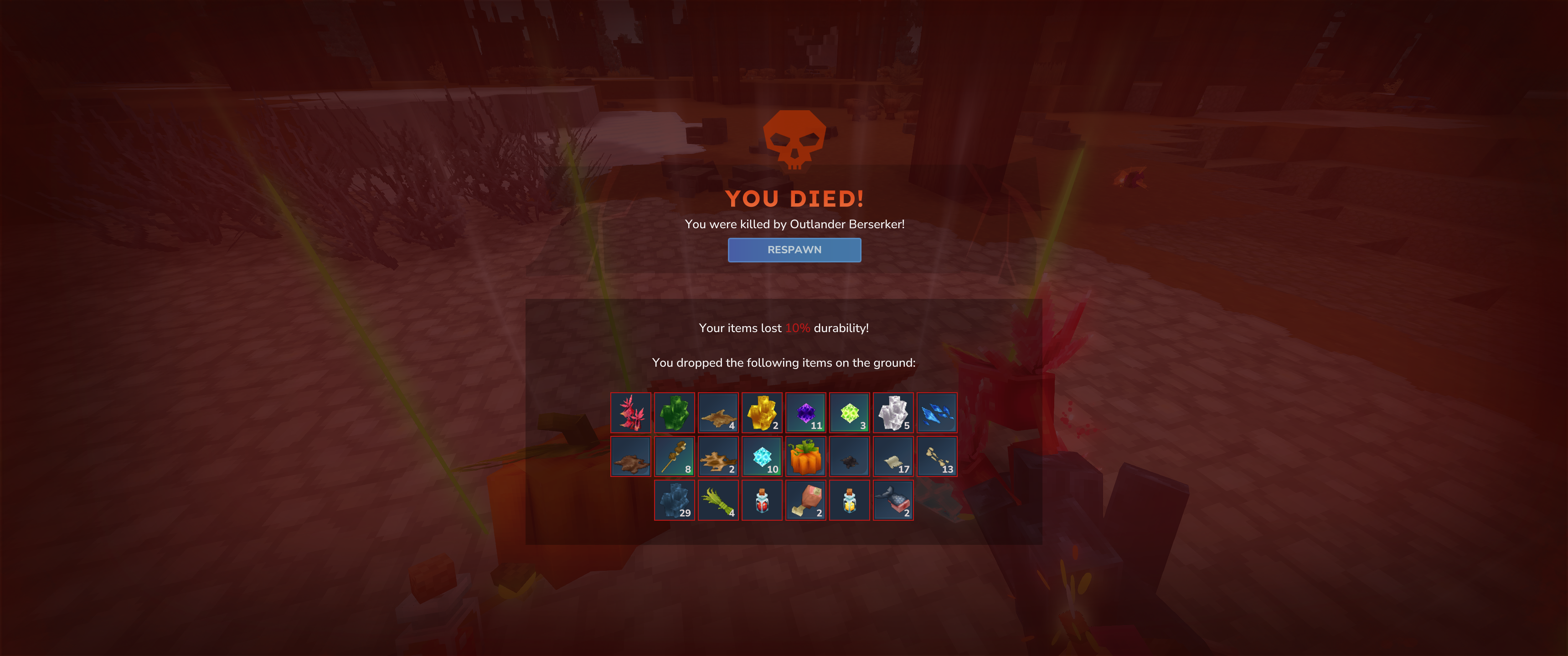Screen dimensions: 1568x656
Task: Pick the bone fragments slot
Action: coord(937,456)
